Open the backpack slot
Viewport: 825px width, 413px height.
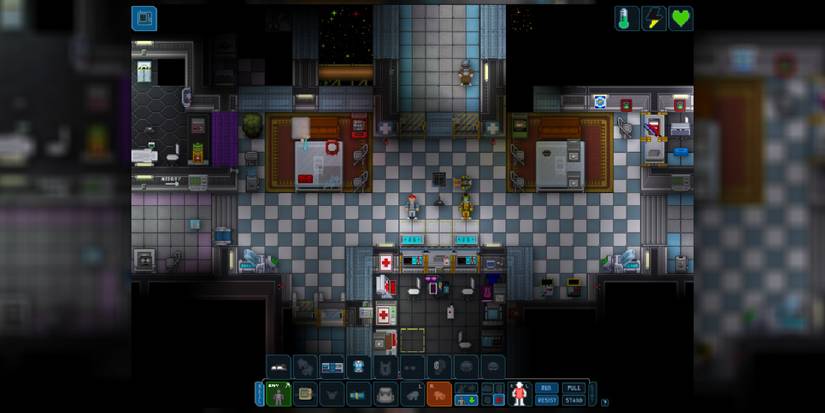385,394
